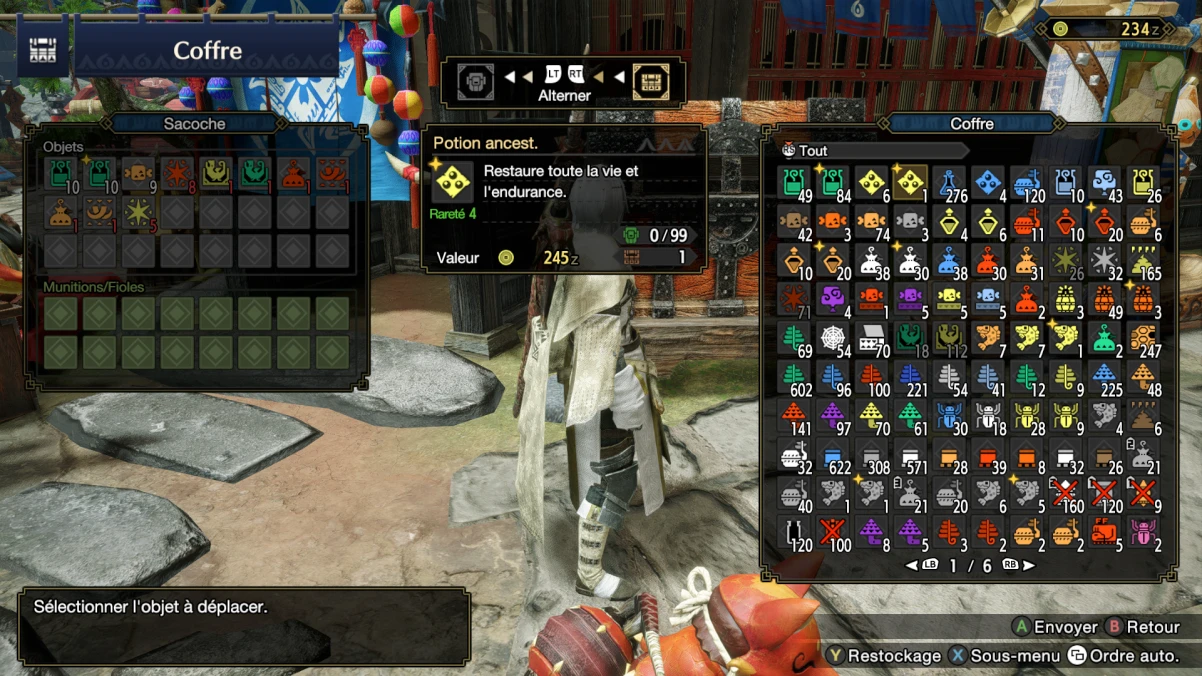Choose the green herb stack of 602

point(794,378)
